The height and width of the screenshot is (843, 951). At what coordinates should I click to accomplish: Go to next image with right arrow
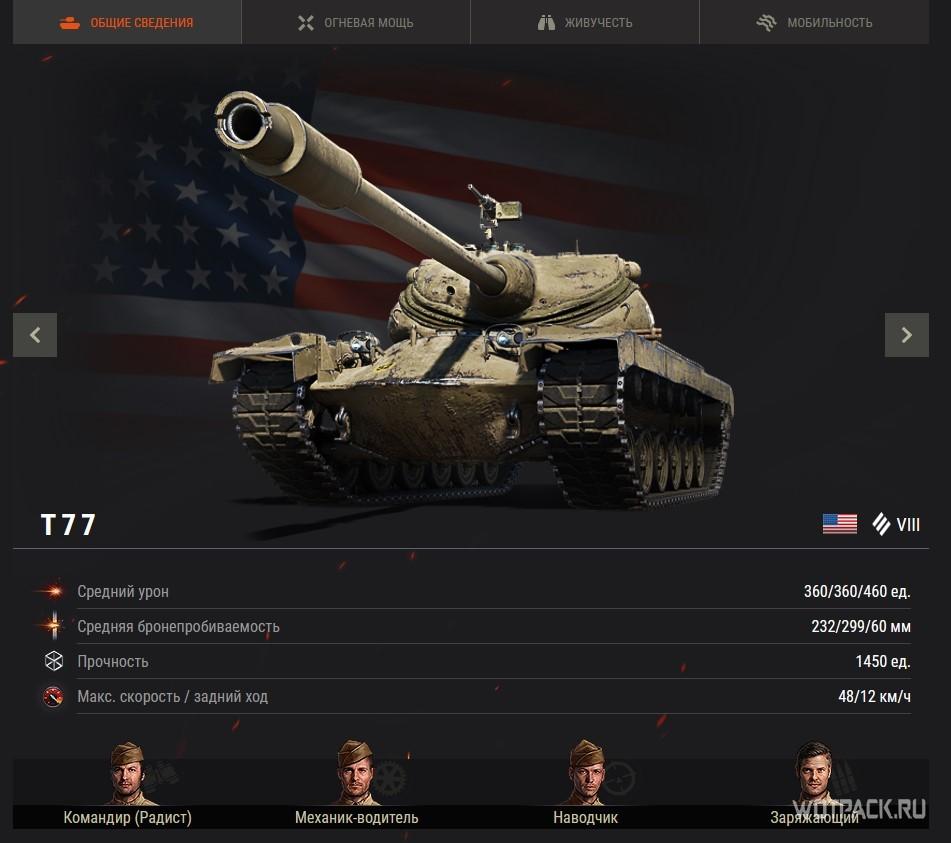point(906,335)
